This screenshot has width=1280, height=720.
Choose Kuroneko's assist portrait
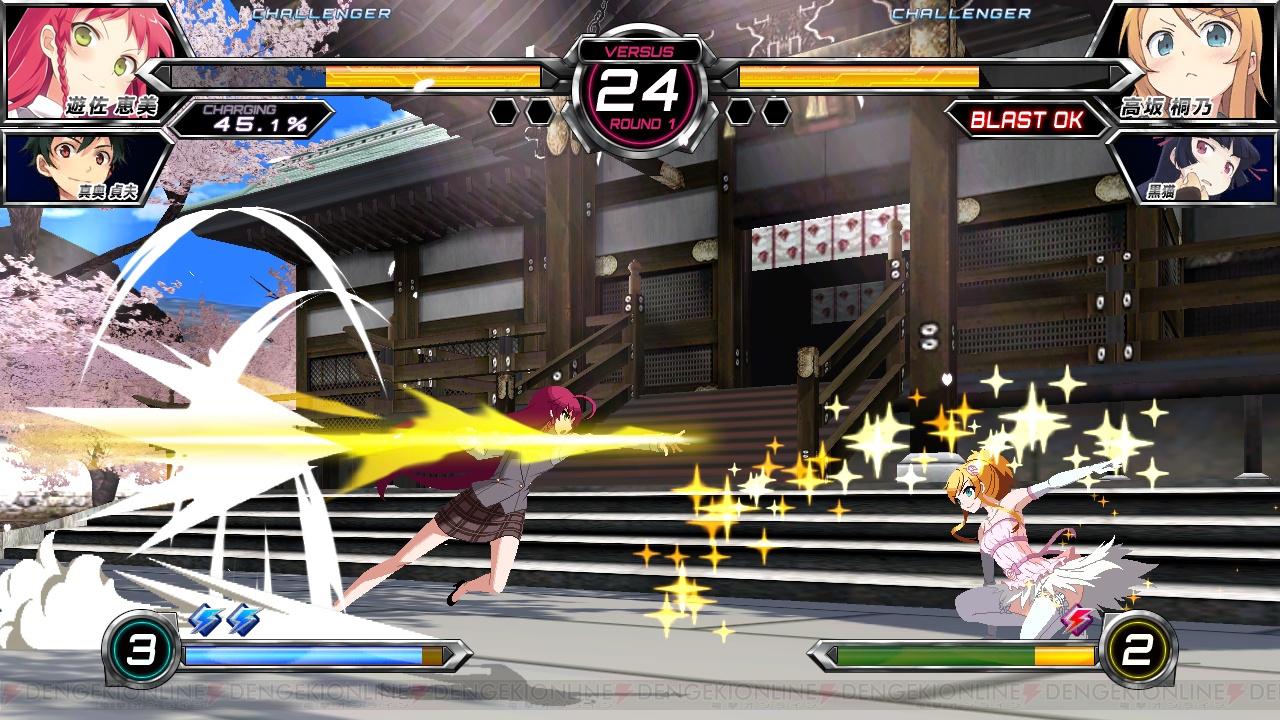(x=1195, y=165)
